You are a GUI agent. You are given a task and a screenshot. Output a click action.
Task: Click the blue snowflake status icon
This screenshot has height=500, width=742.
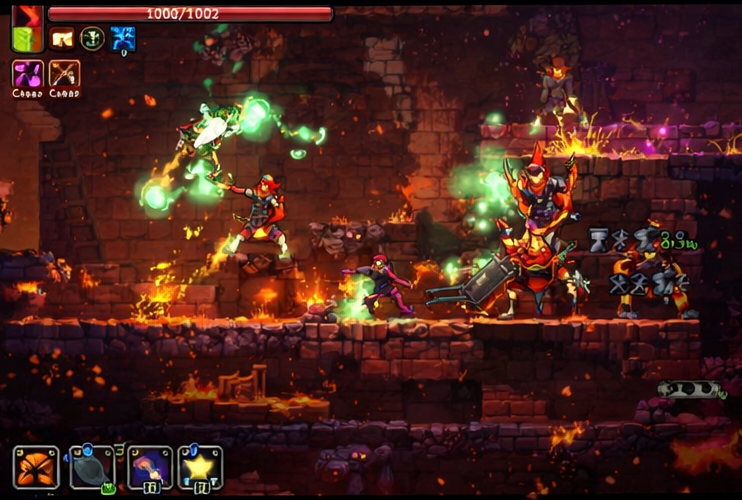pyautogui.click(x=123, y=39)
